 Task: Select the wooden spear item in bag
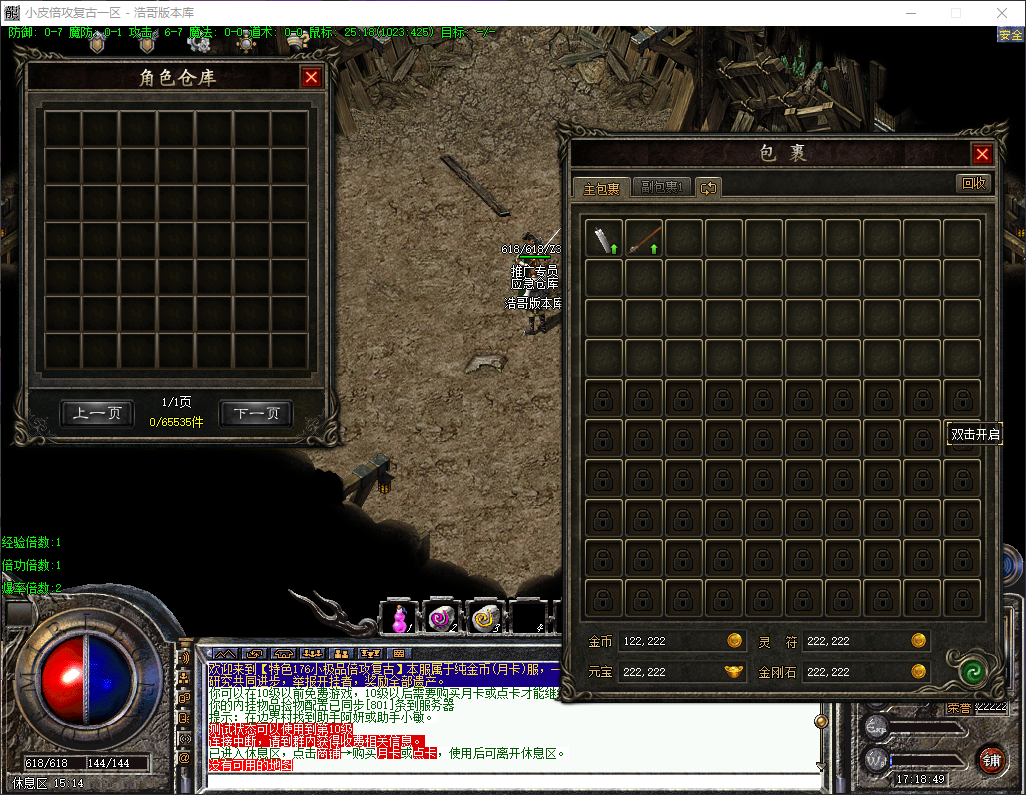[x=643, y=239]
